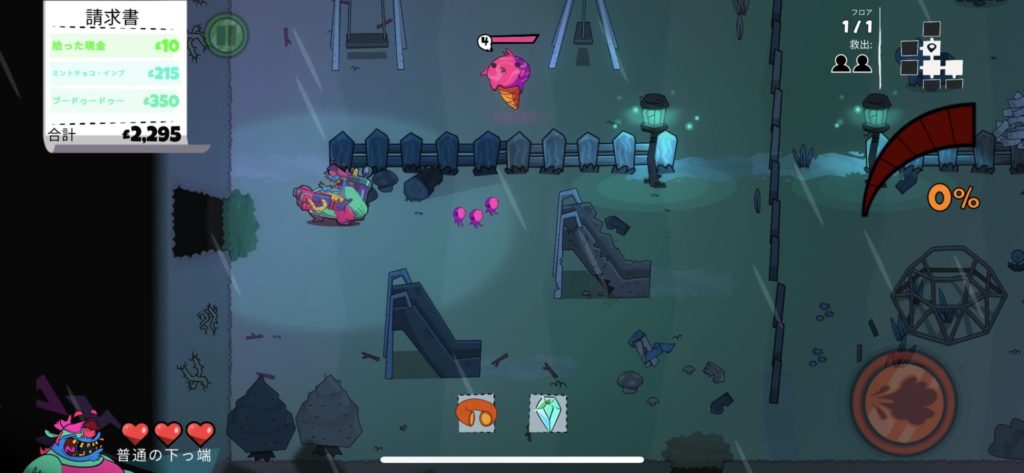Pause the game with the green button
Image resolution: width=1024 pixels, height=473 pixels.
tap(227, 36)
